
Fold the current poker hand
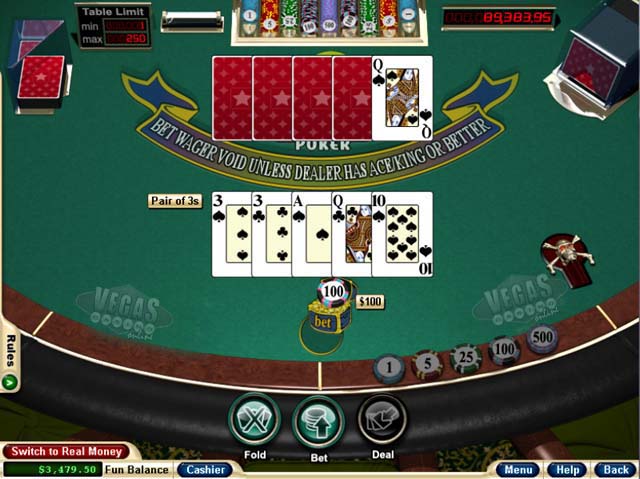254,420
